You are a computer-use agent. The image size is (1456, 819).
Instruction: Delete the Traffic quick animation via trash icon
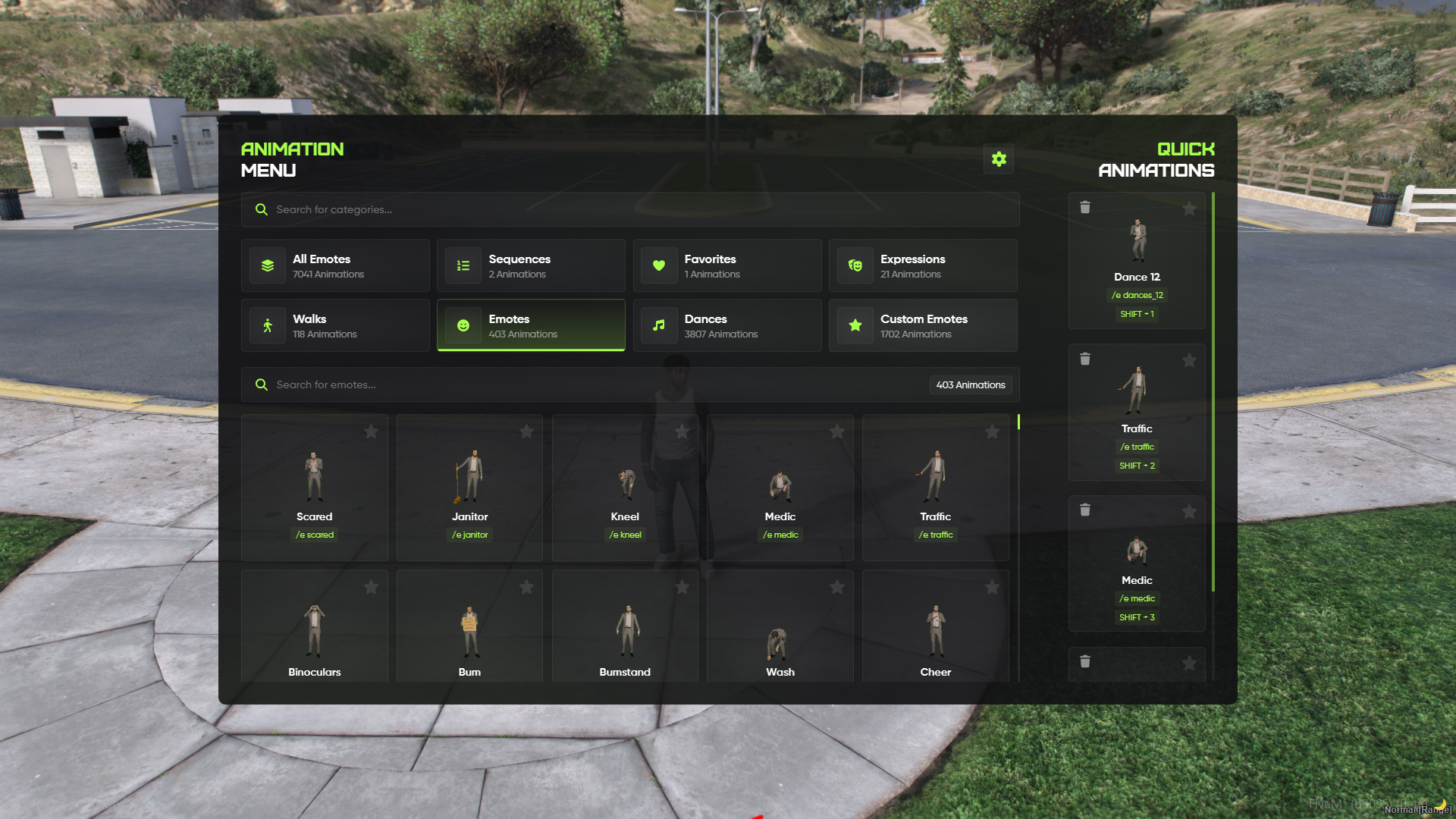click(x=1085, y=359)
